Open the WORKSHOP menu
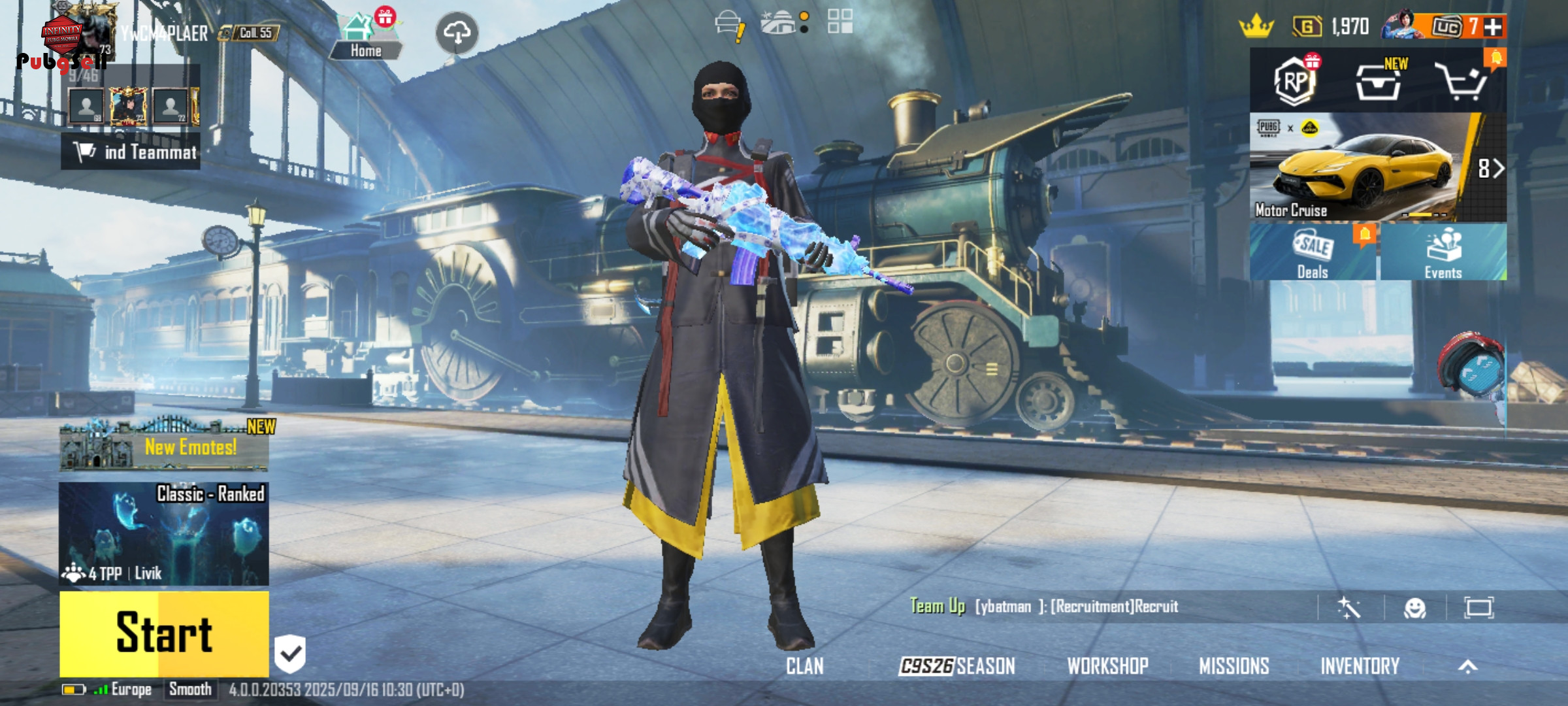 [1107, 666]
